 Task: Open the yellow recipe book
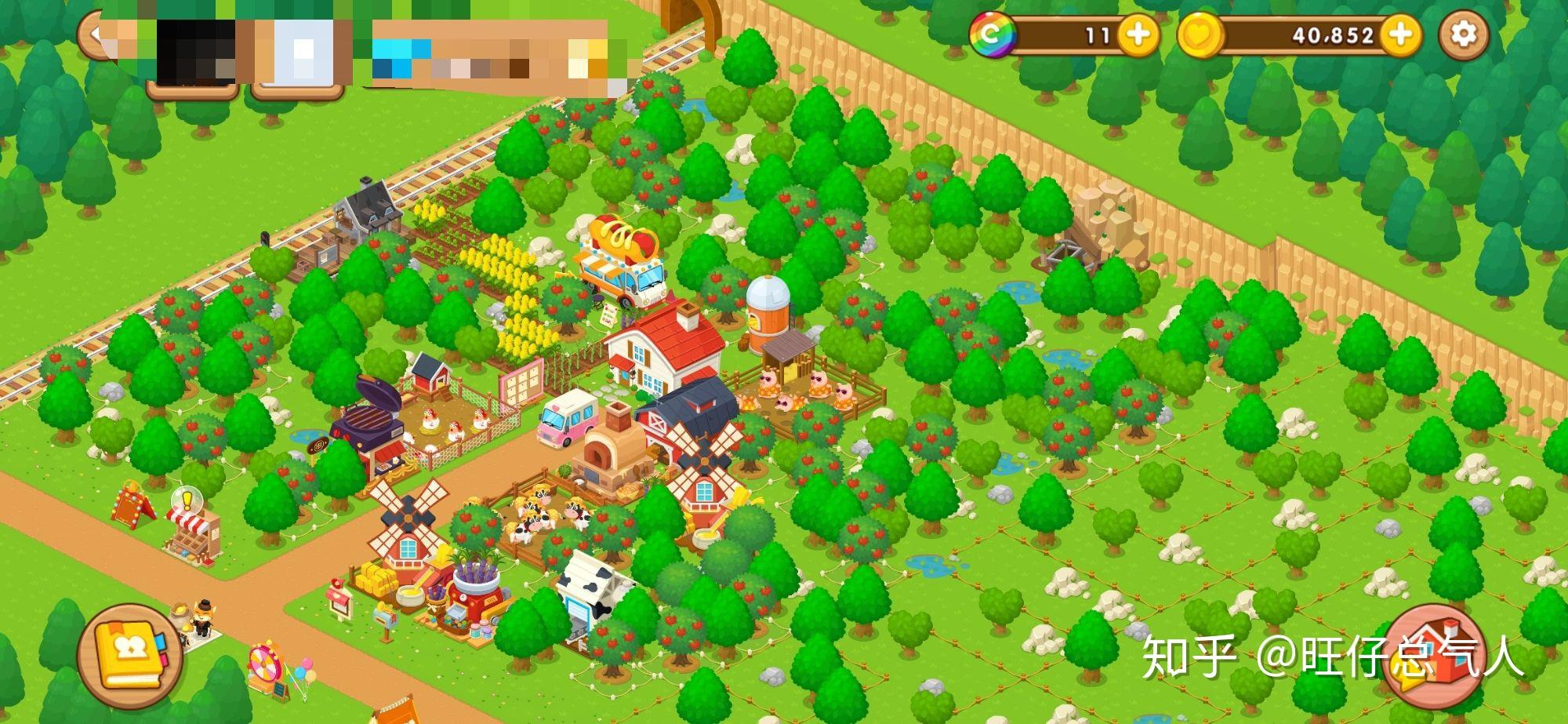130,656
